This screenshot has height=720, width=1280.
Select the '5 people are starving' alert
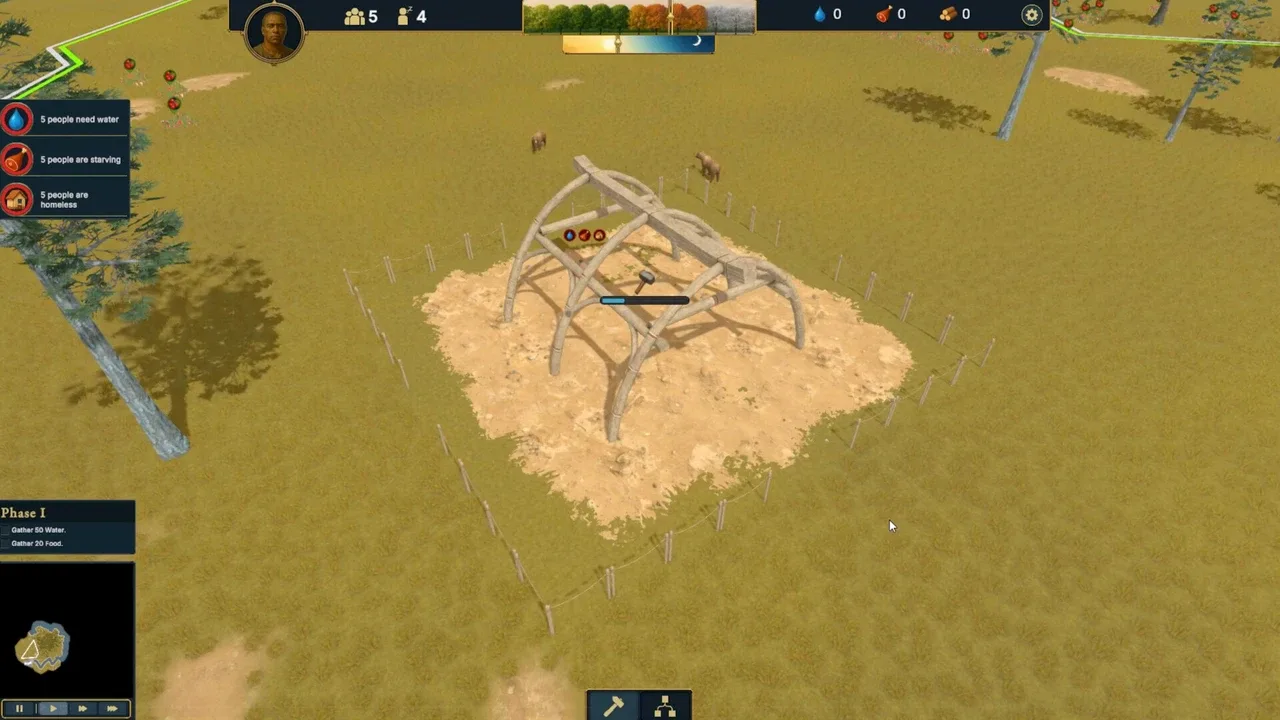pyautogui.click(x=65, y=160)
